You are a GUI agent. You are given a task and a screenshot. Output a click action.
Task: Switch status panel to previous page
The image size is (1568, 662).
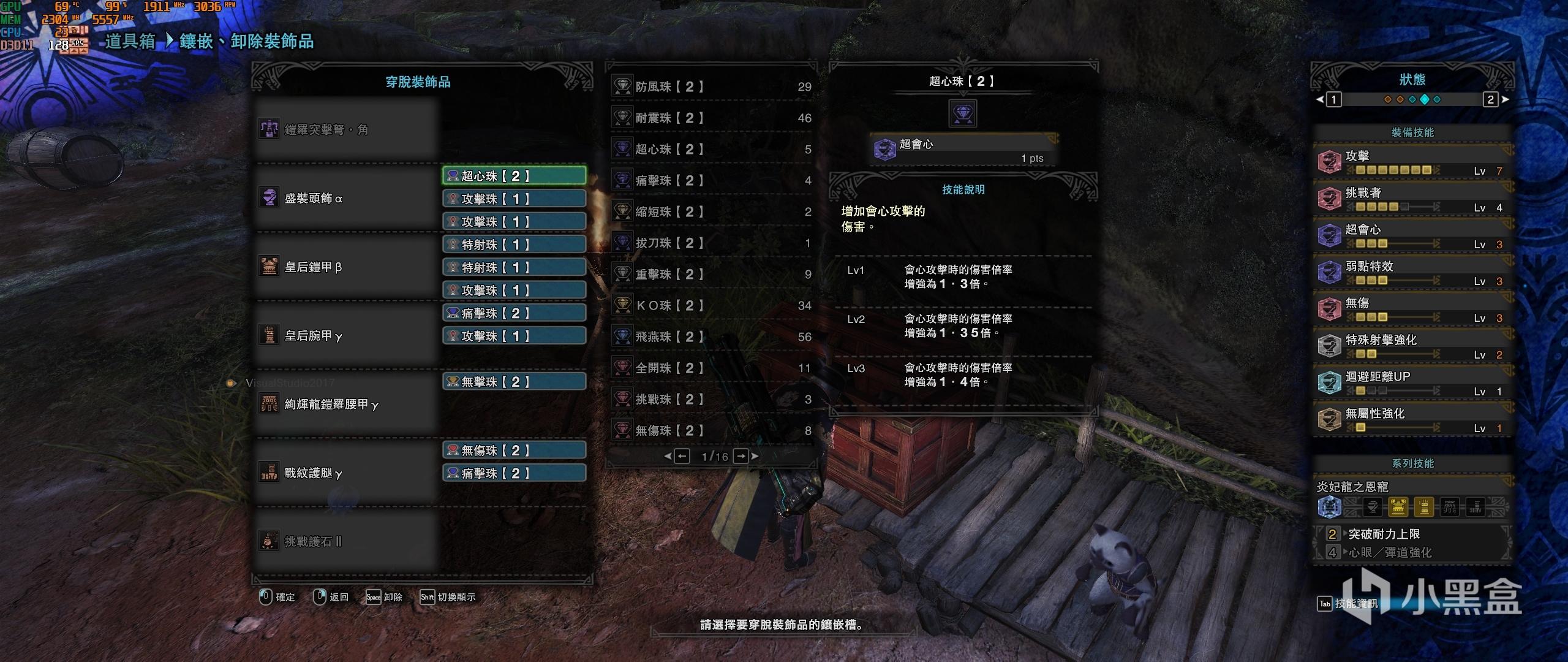(1334, 99)
